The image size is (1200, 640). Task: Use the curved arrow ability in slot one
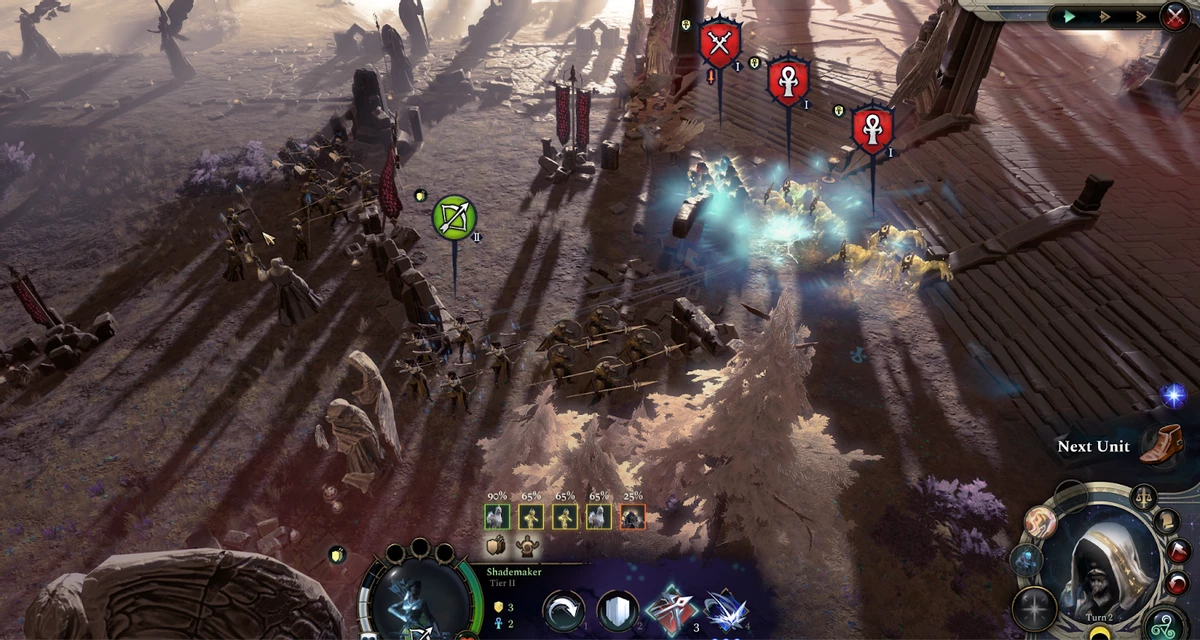click(564, 612)
